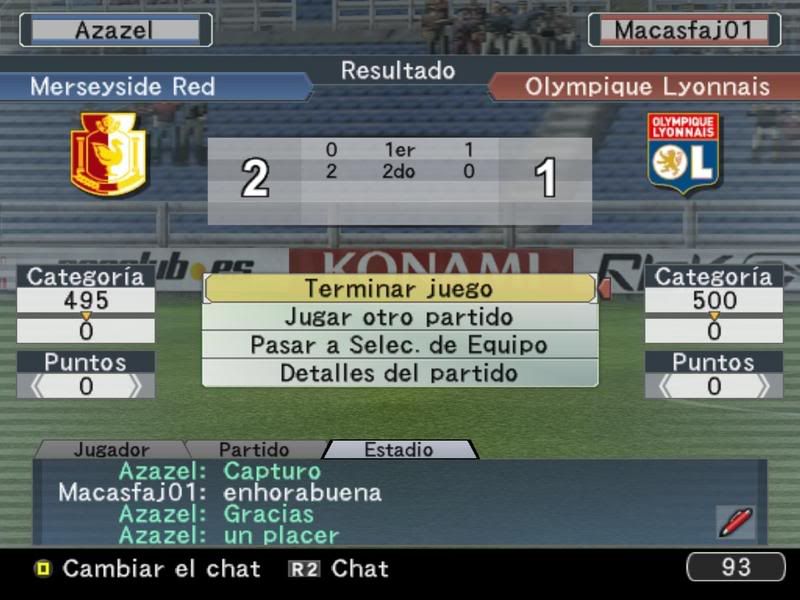This screenshot has height=600, width=800.
Task: Open Detalles del partido
Action: click(x=400, y=373)
